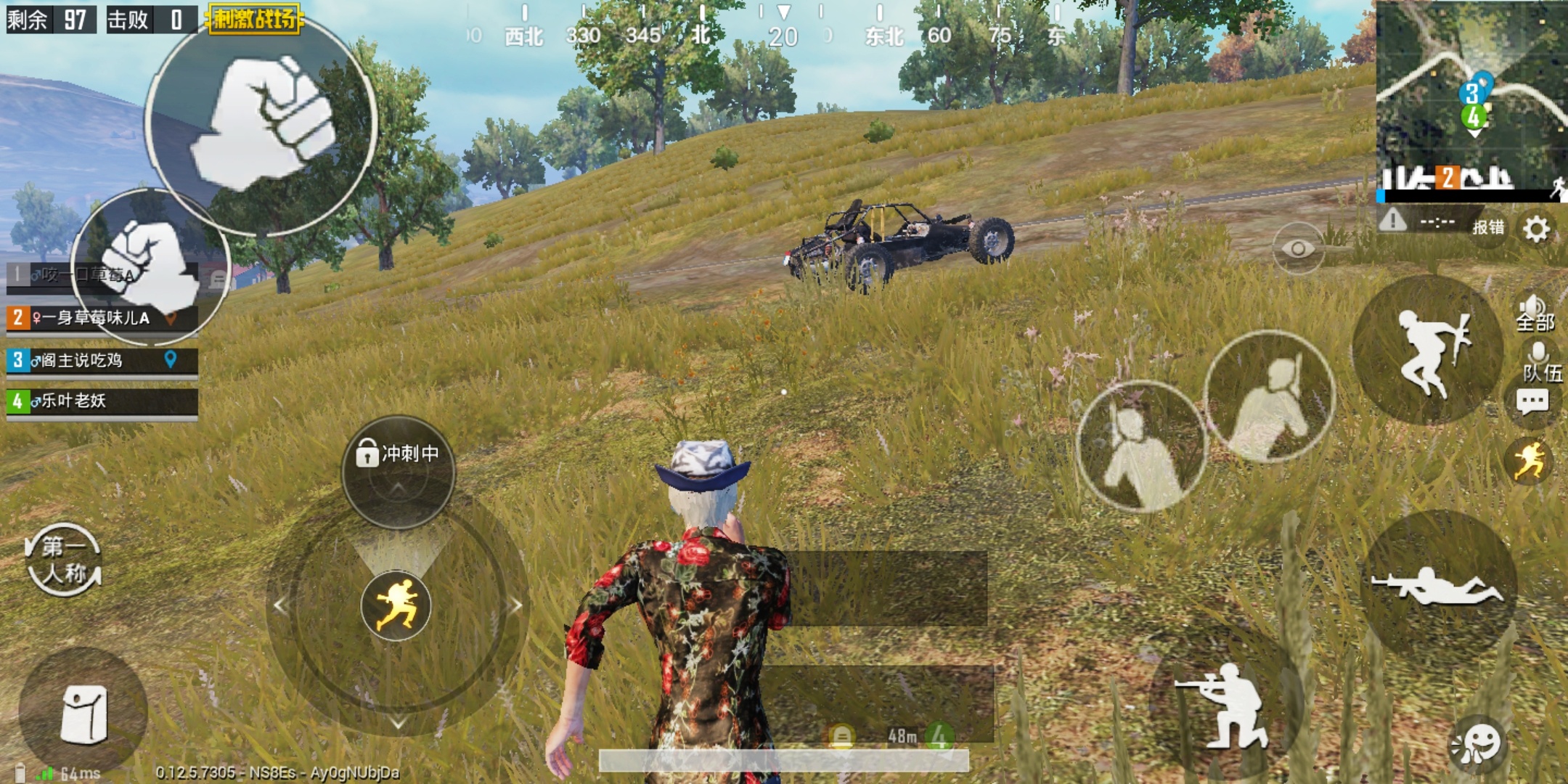
Task: Toggle the eye free-look button
Action: (1298, 249)
